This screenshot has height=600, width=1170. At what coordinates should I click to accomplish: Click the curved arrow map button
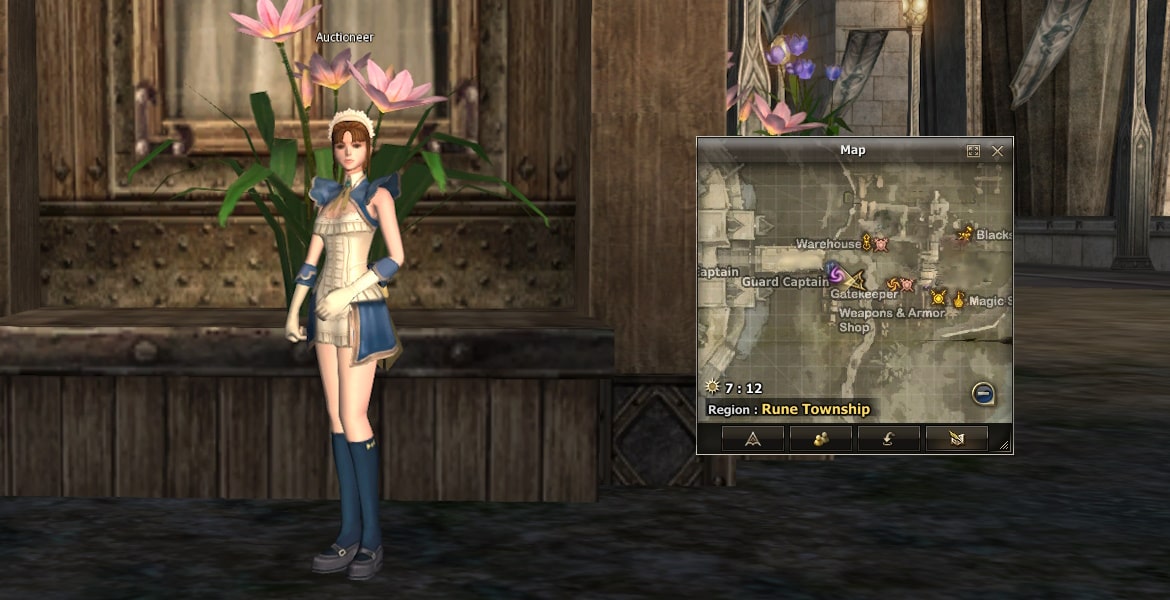pos(889,438)
